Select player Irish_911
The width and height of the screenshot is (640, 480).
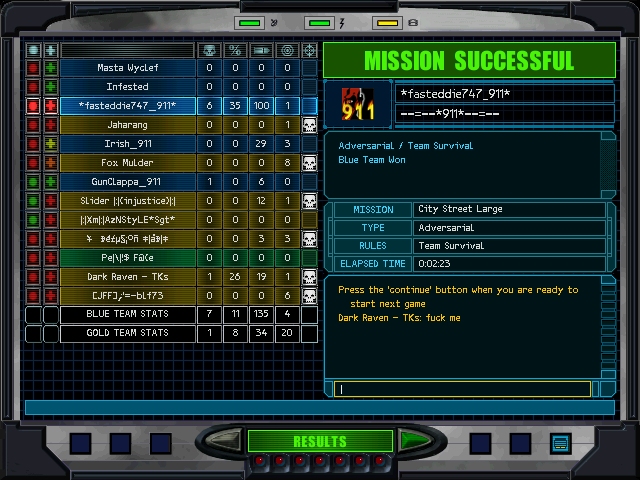point(127,144)
